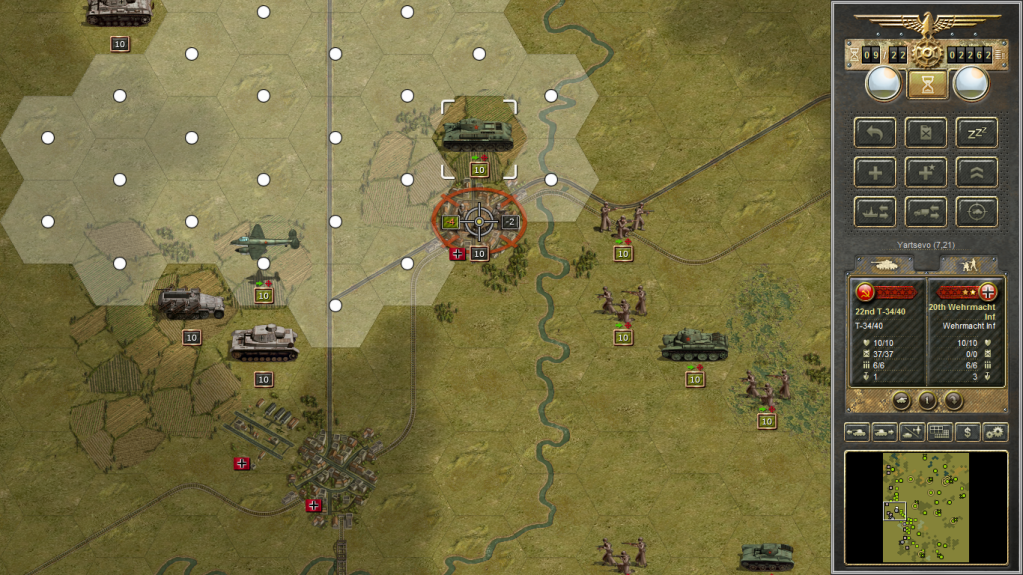This screenshot has height=575, width=1023.
Task: Put the unit to sleep with the Zzz button
Action: (977, 133)
